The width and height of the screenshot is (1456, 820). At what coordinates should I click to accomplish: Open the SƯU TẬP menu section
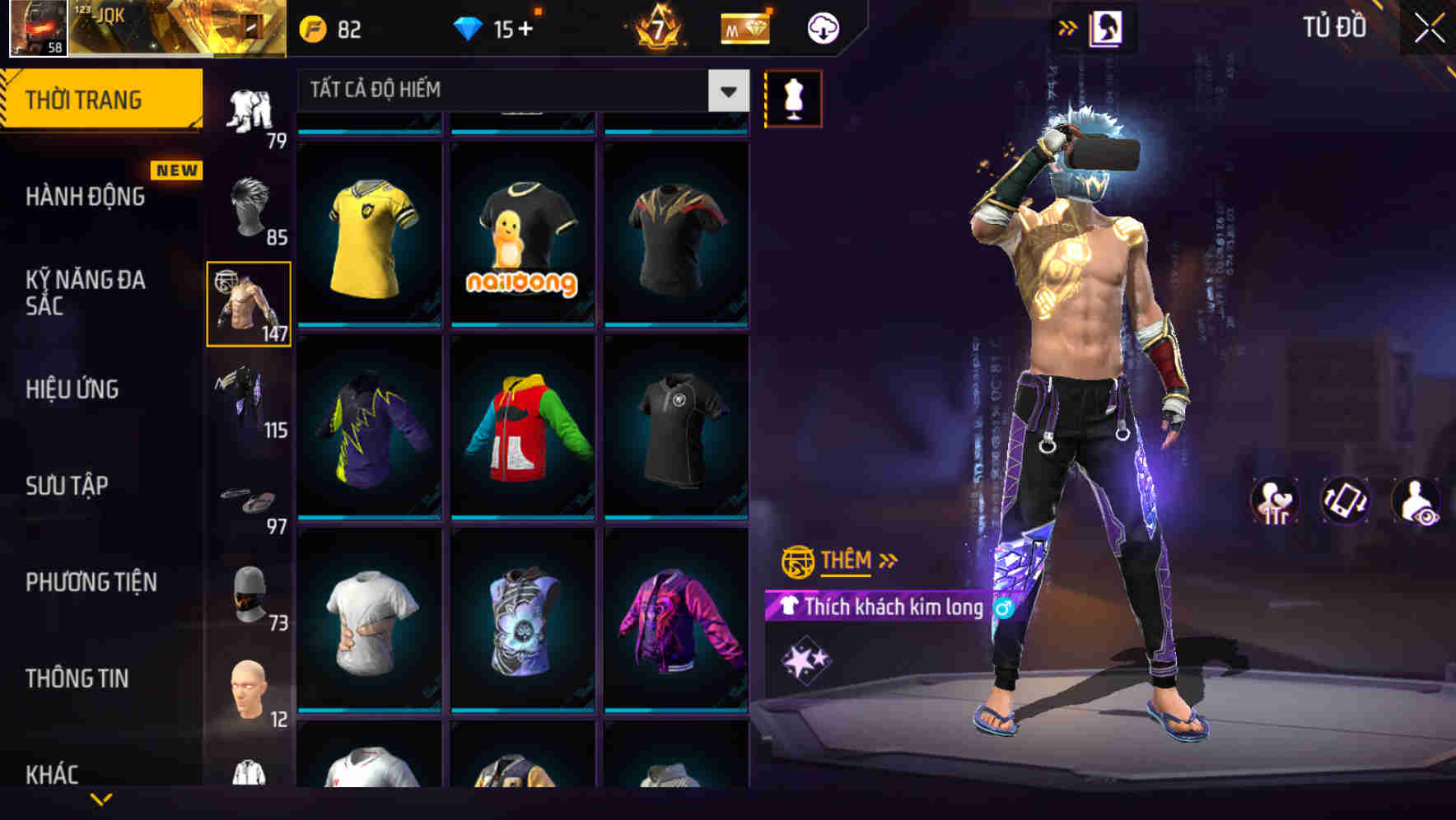[66, 486]
